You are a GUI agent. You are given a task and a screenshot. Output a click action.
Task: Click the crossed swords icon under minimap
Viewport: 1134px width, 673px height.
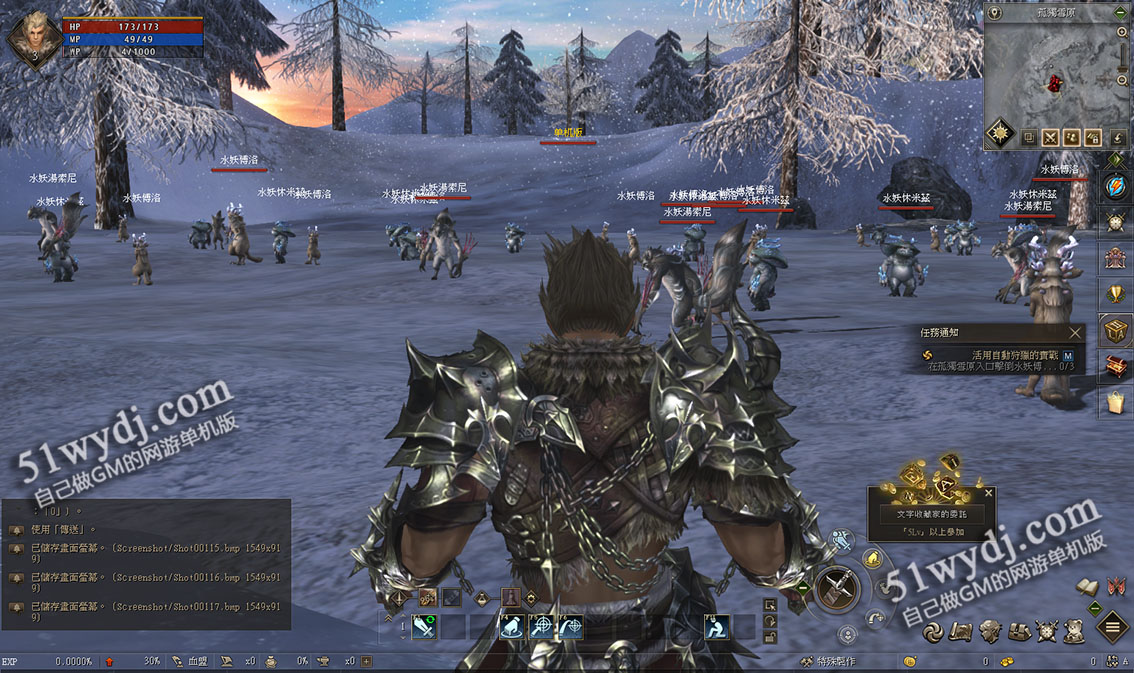1050,138
